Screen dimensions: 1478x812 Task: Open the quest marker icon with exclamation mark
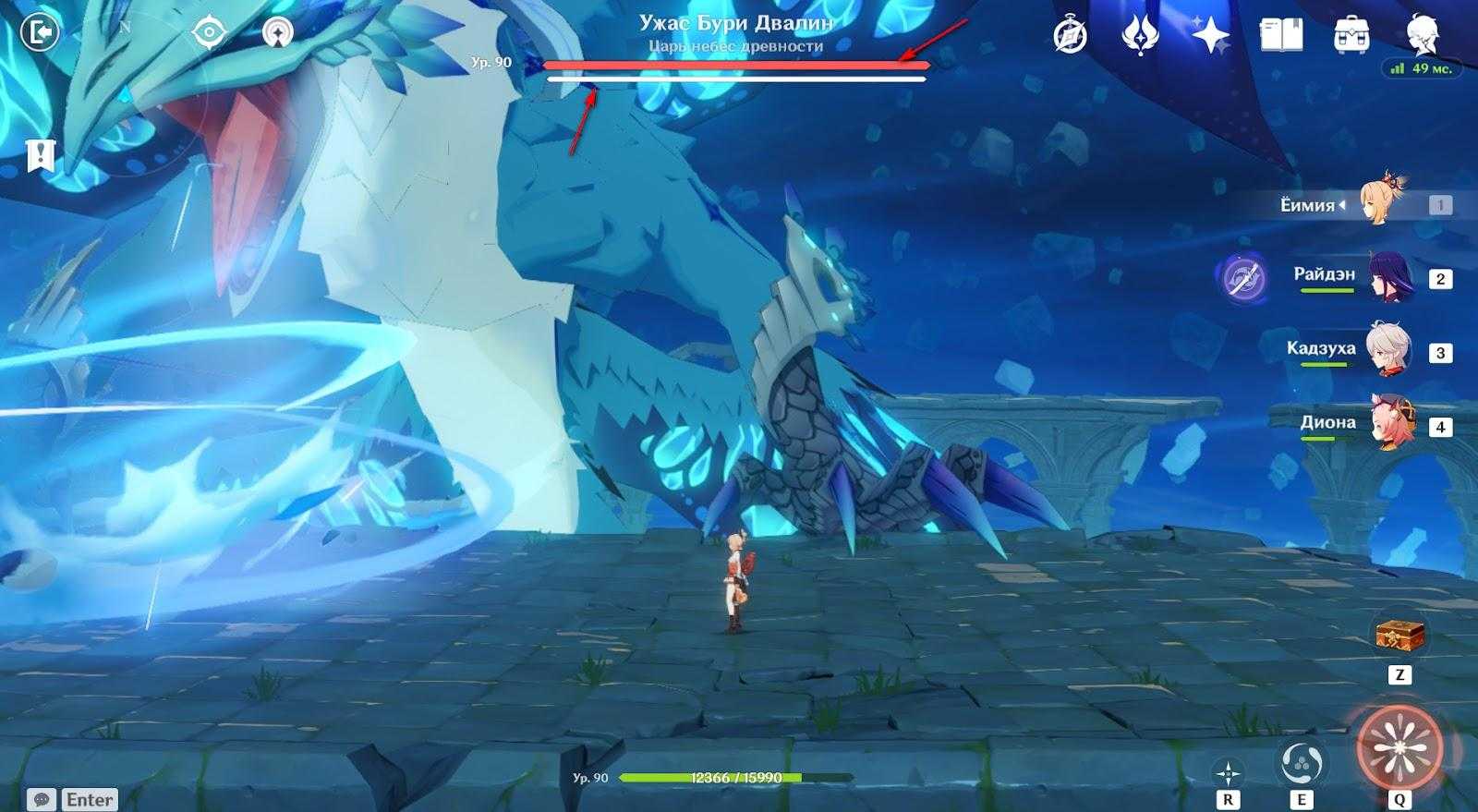pyautogui.click(x=41, y=154)
